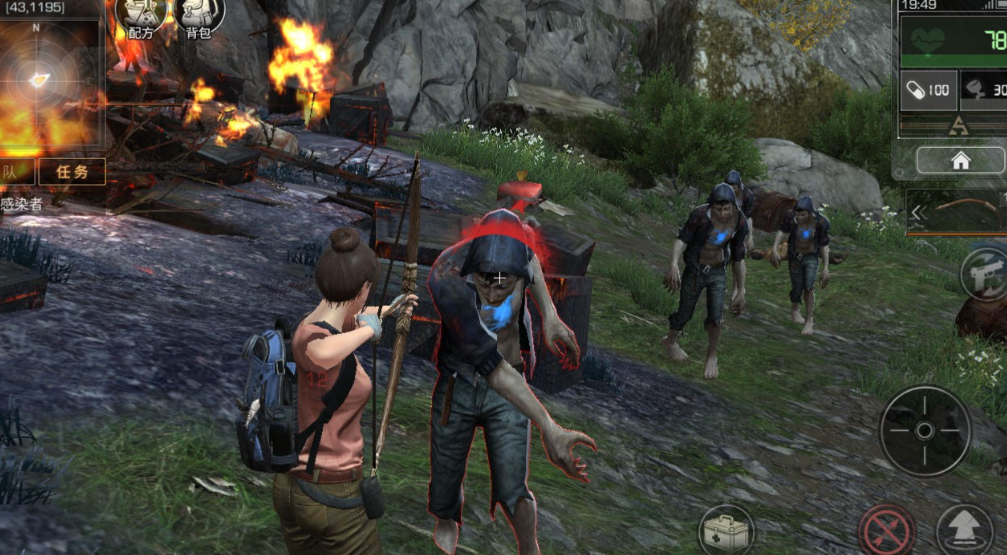Viewport: 1007px width, 555px height.
Task: Tap the red crossed-arrows button
Action: click(x=886, y=529)
